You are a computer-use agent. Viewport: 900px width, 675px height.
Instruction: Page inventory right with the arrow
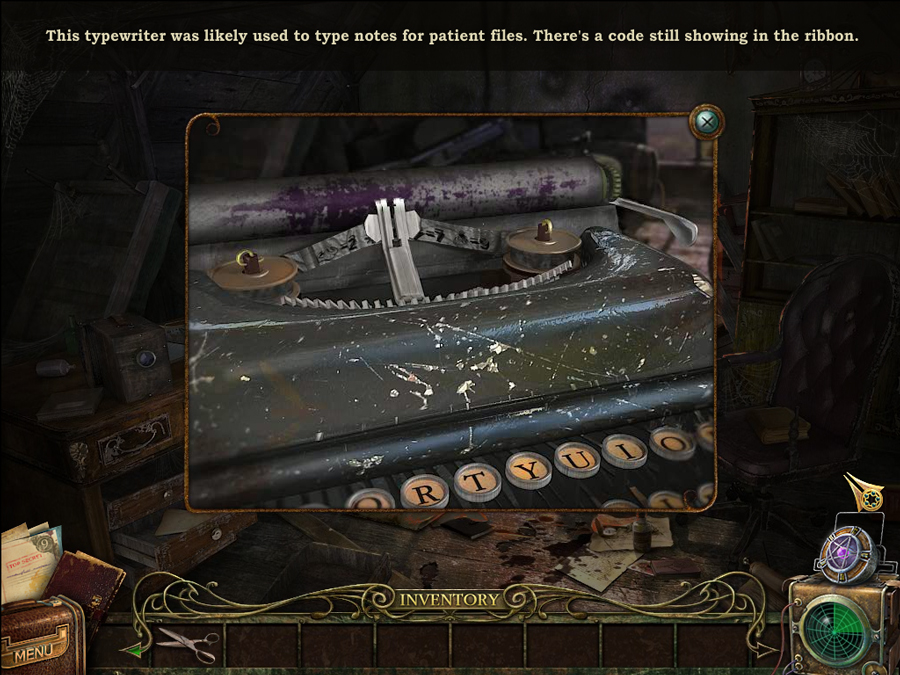766,650
